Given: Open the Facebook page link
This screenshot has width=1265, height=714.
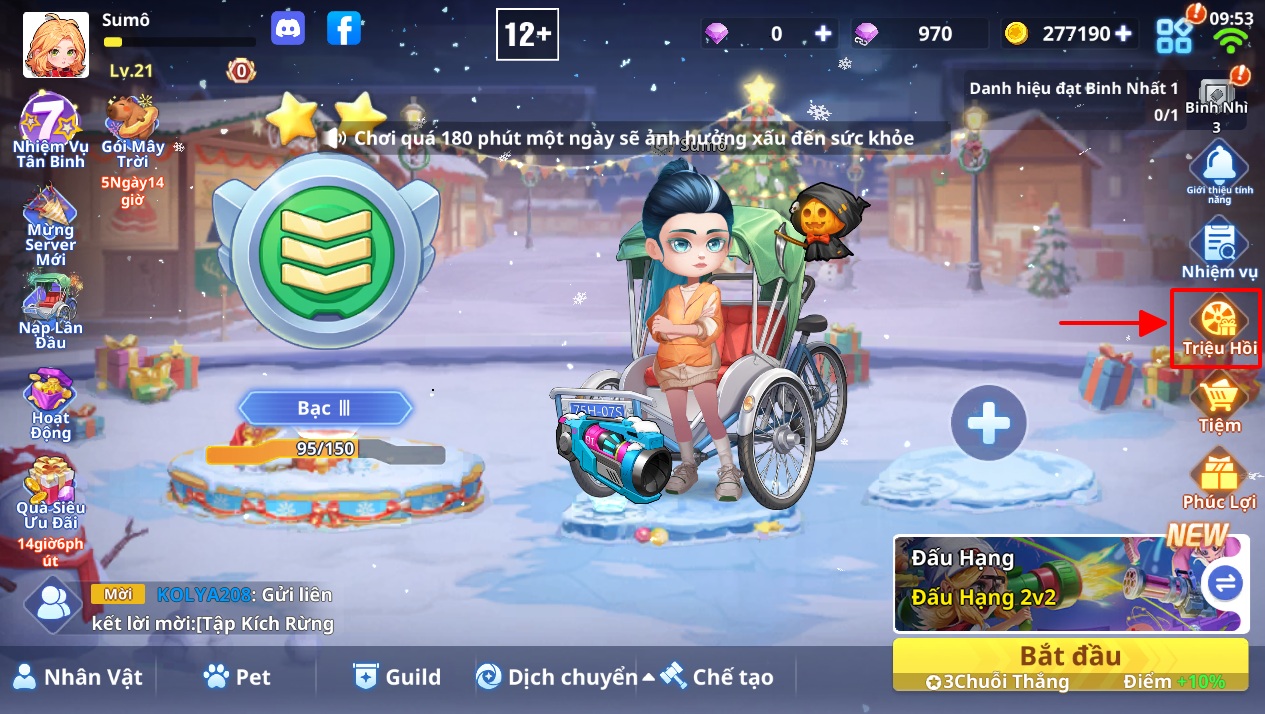Looking at the screenshot, I should (x=343, y=29).
